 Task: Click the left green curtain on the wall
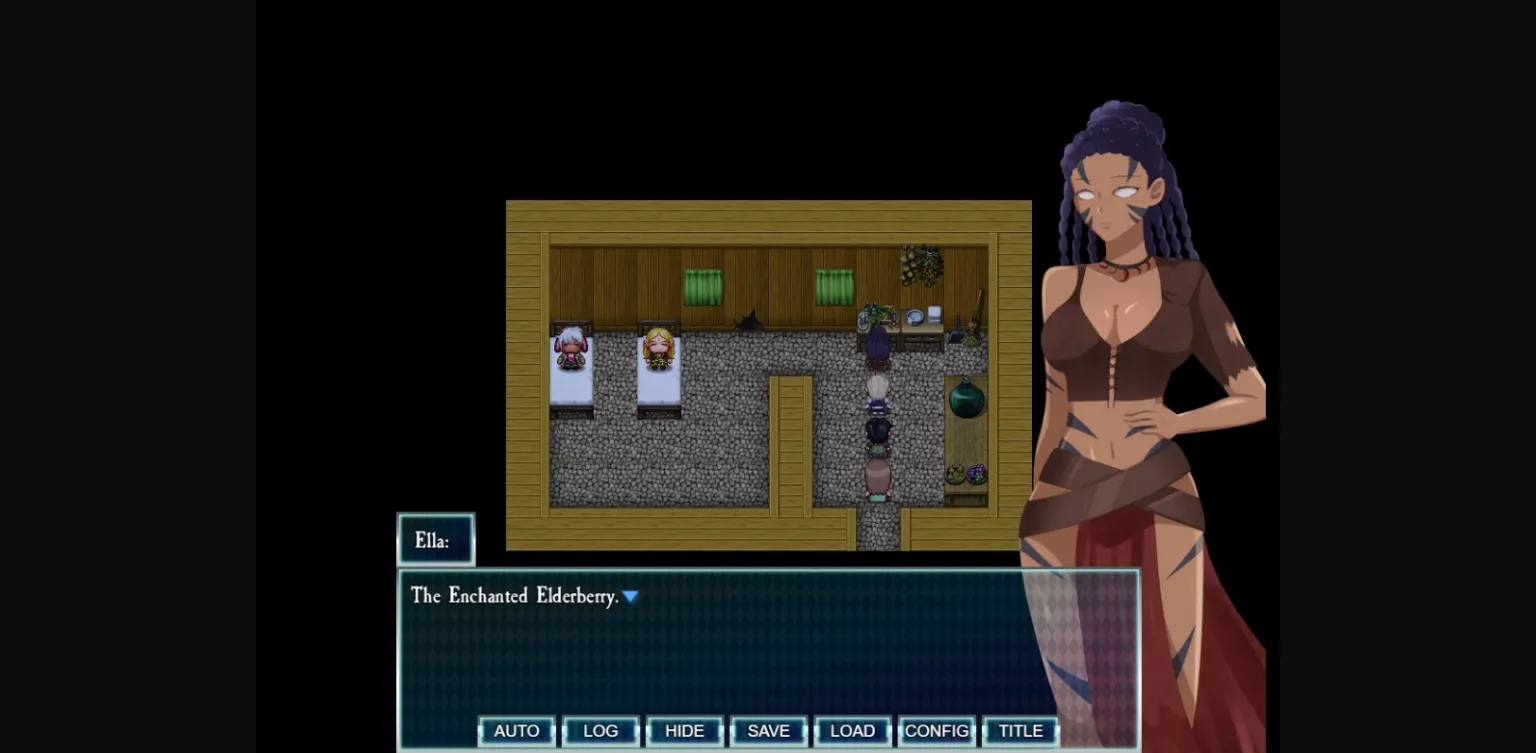click(x=705, y=288)
